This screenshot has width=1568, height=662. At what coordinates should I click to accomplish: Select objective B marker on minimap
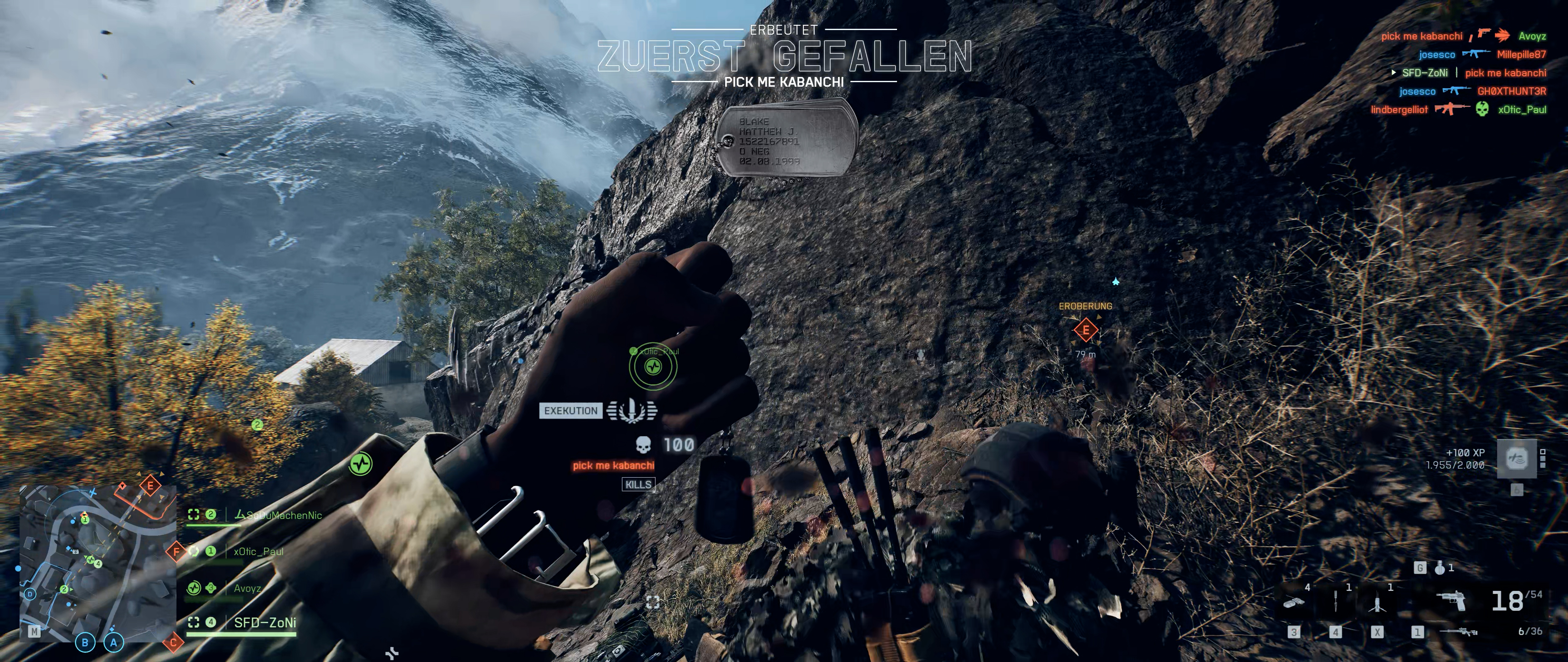click(85, 642)
